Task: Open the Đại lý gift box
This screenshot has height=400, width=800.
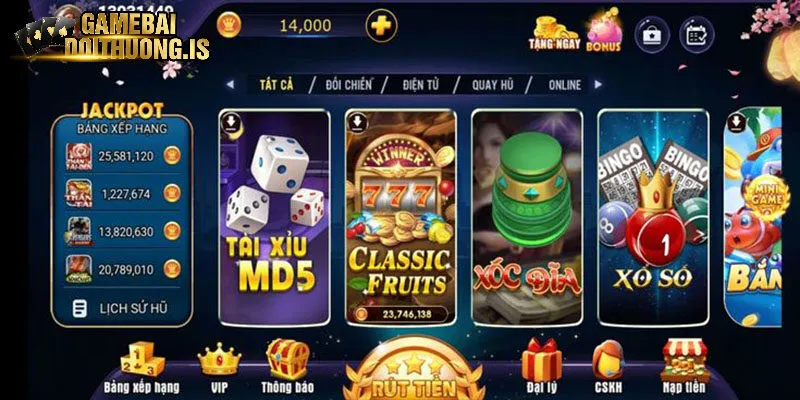Action: point(541,366)
